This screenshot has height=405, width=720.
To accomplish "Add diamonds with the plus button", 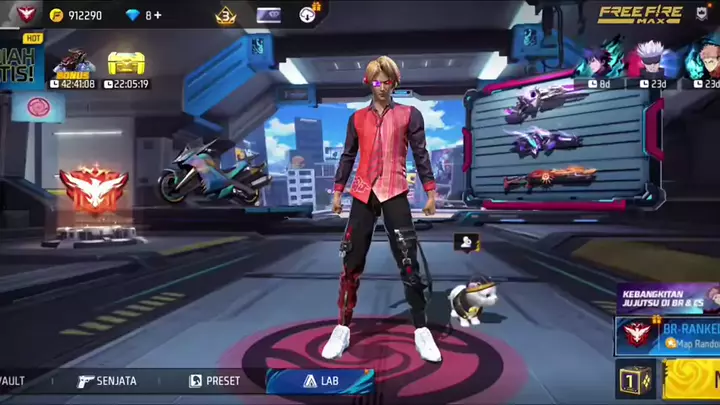I will [156, 15].
